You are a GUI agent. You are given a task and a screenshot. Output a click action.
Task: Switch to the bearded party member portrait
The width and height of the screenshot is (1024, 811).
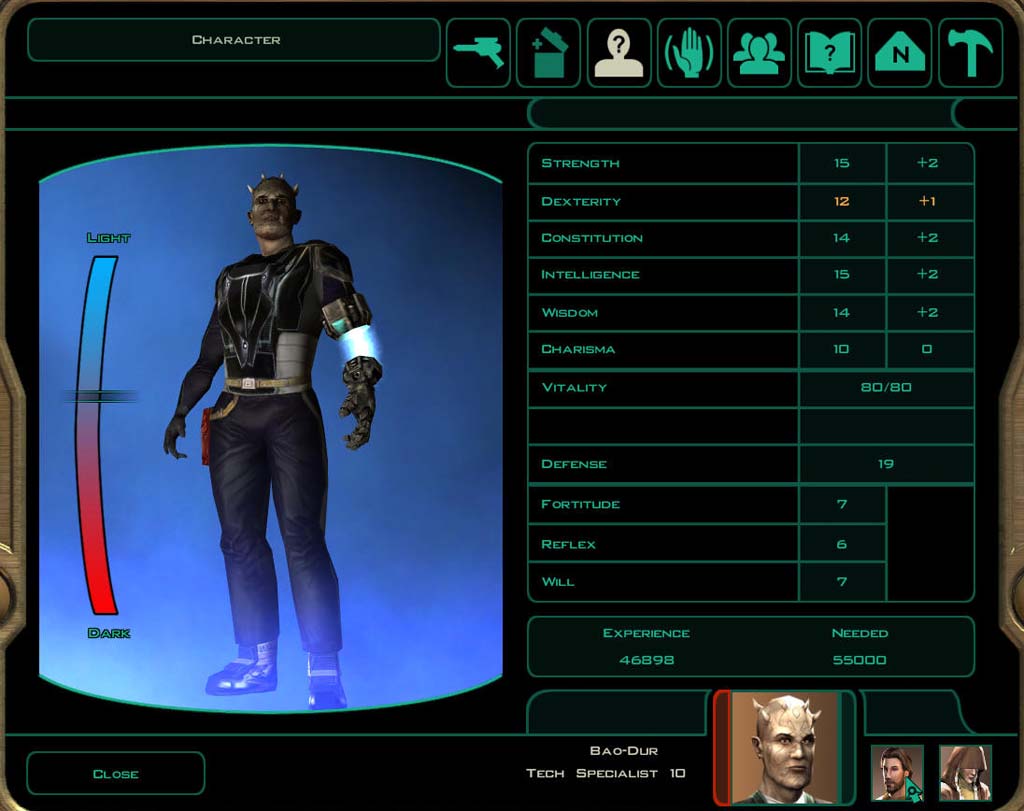pos(897,772)
